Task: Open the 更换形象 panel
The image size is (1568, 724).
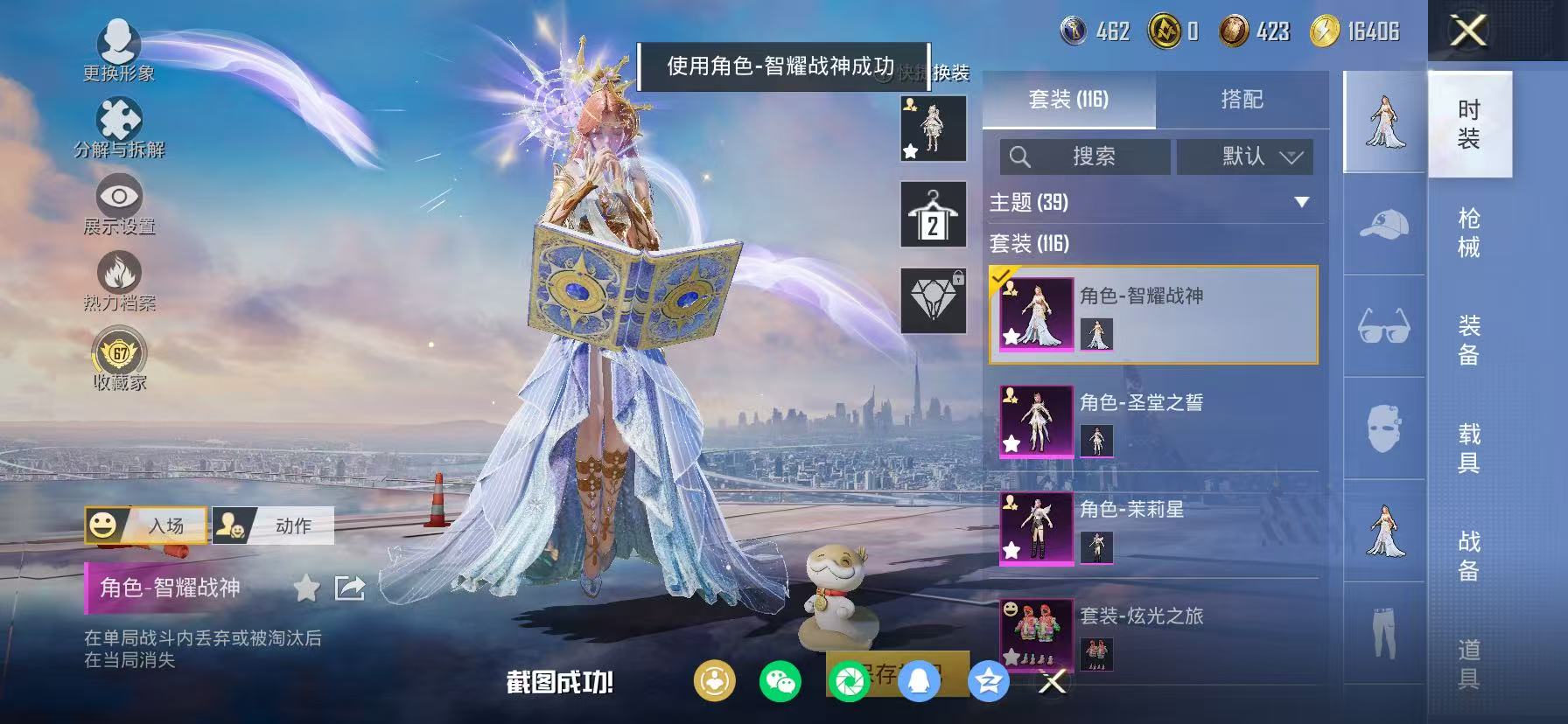Action: pos(121,52)
